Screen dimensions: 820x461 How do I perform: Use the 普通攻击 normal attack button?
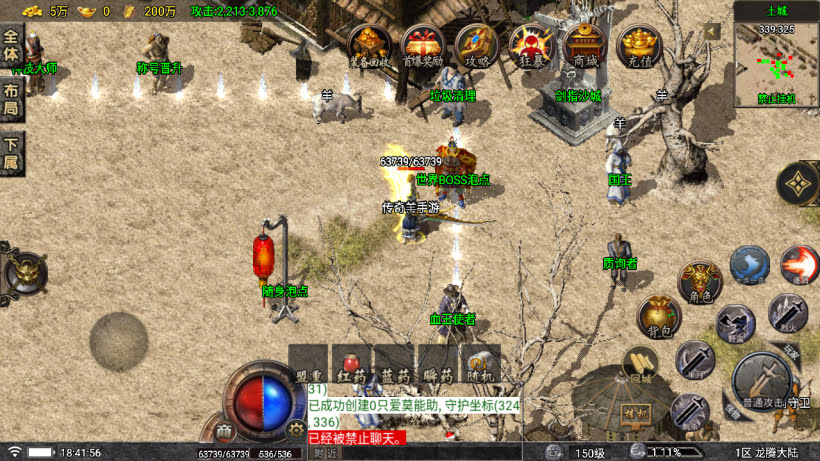click(x=763, y=381)
